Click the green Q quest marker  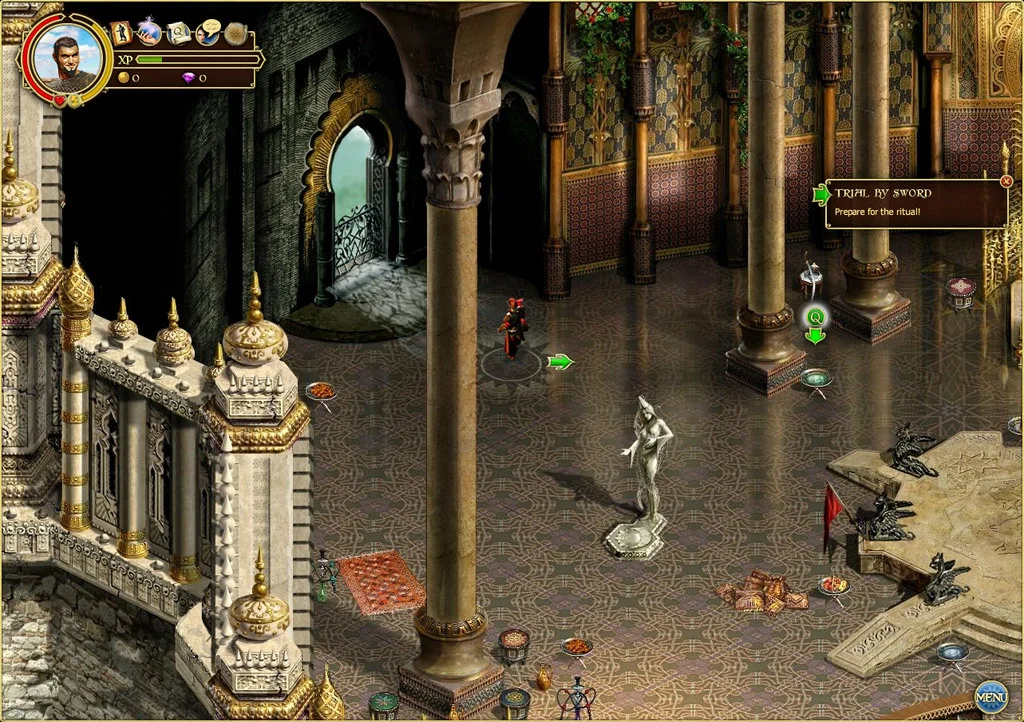tap(816, 317)
